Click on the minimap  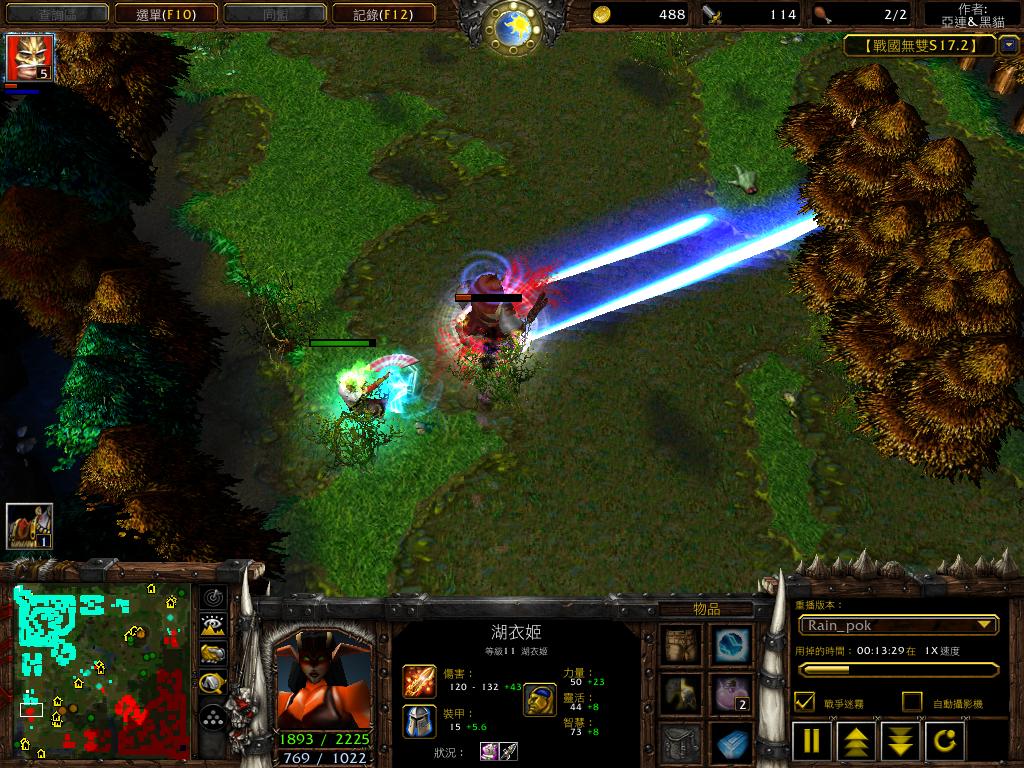[x=100, y=671]
